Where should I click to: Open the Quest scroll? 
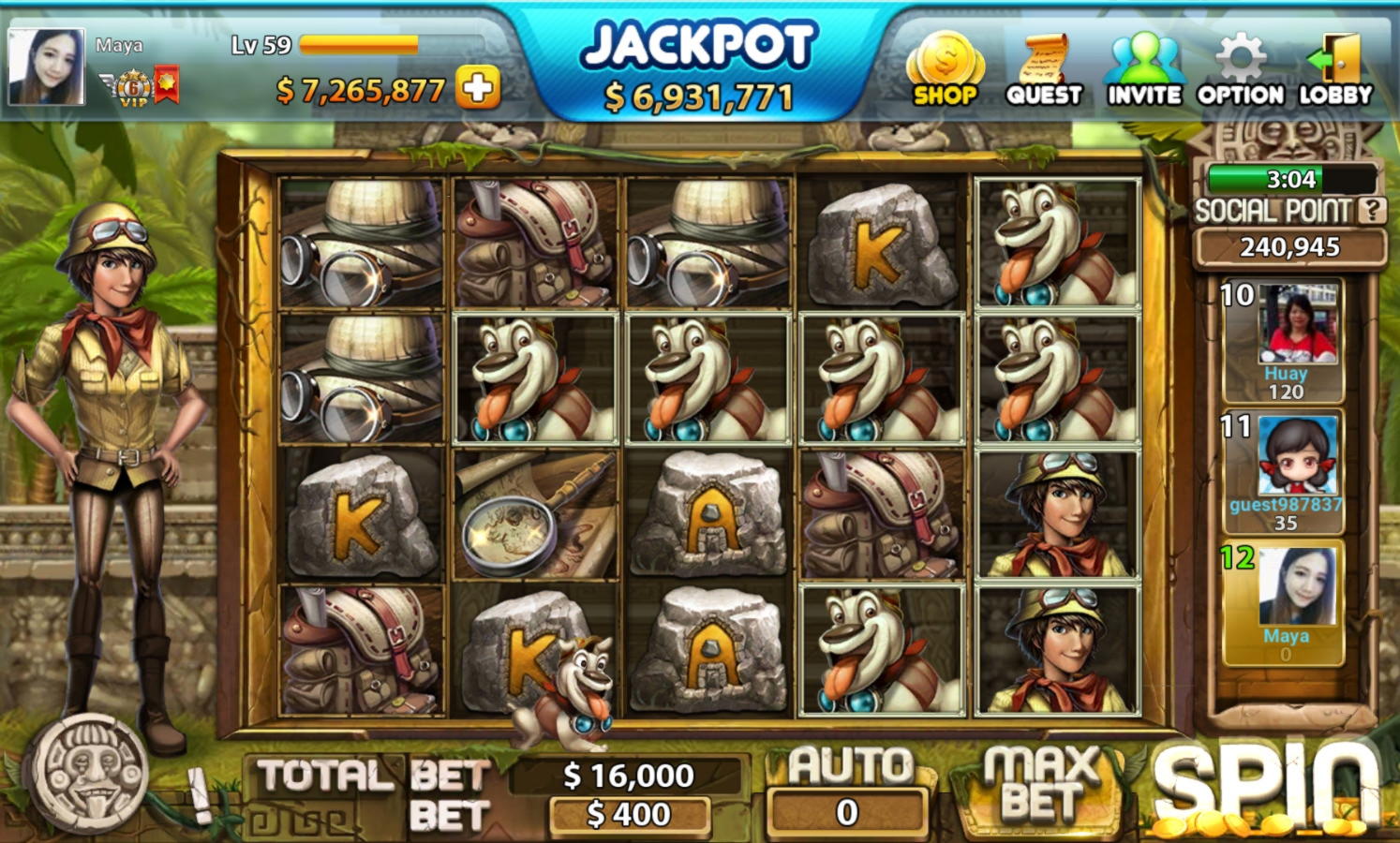(1044, 70)
